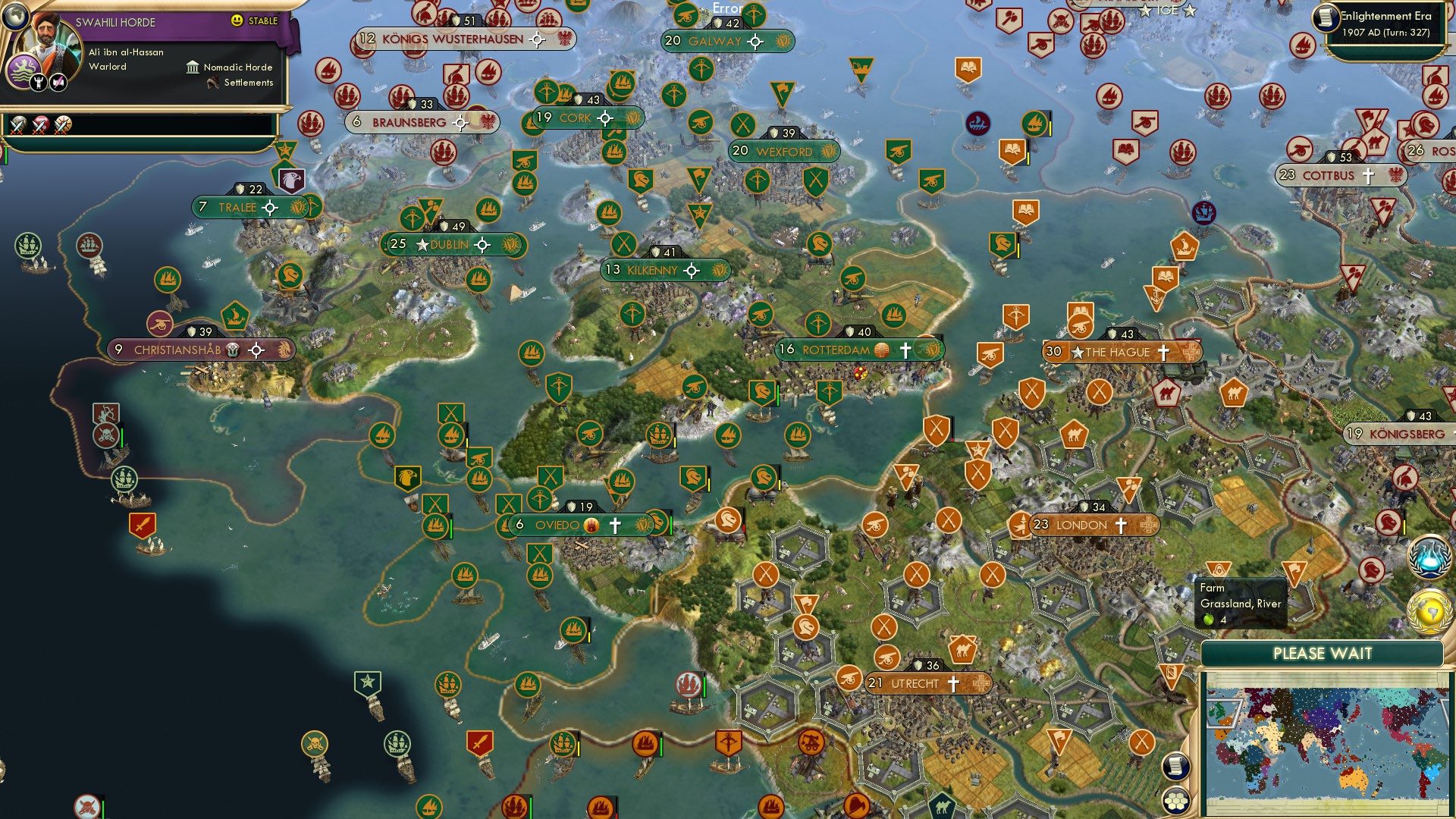Click the 'Nomadic Horde' label
The image size is (1456, 819).
coord(237,67)
